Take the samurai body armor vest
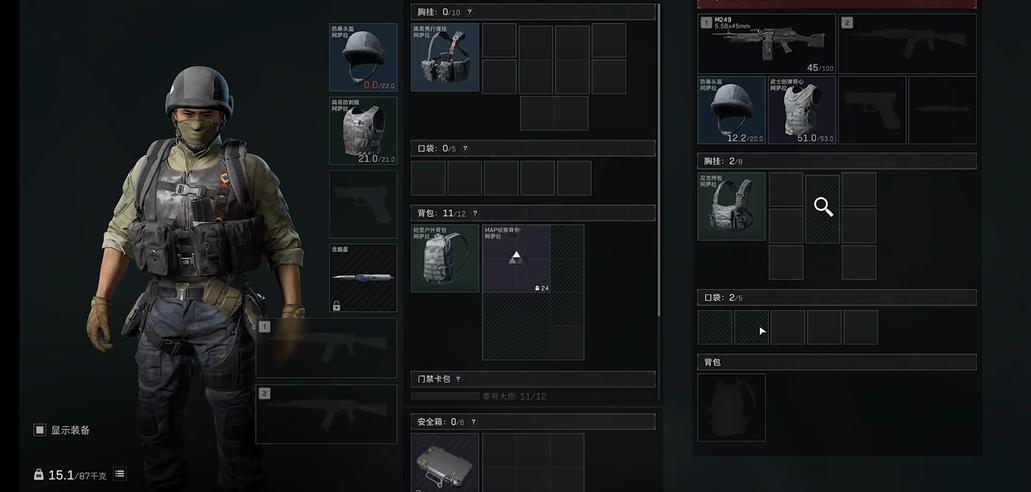The height and width of the screenshot is (492, 1031). [801, 110]
